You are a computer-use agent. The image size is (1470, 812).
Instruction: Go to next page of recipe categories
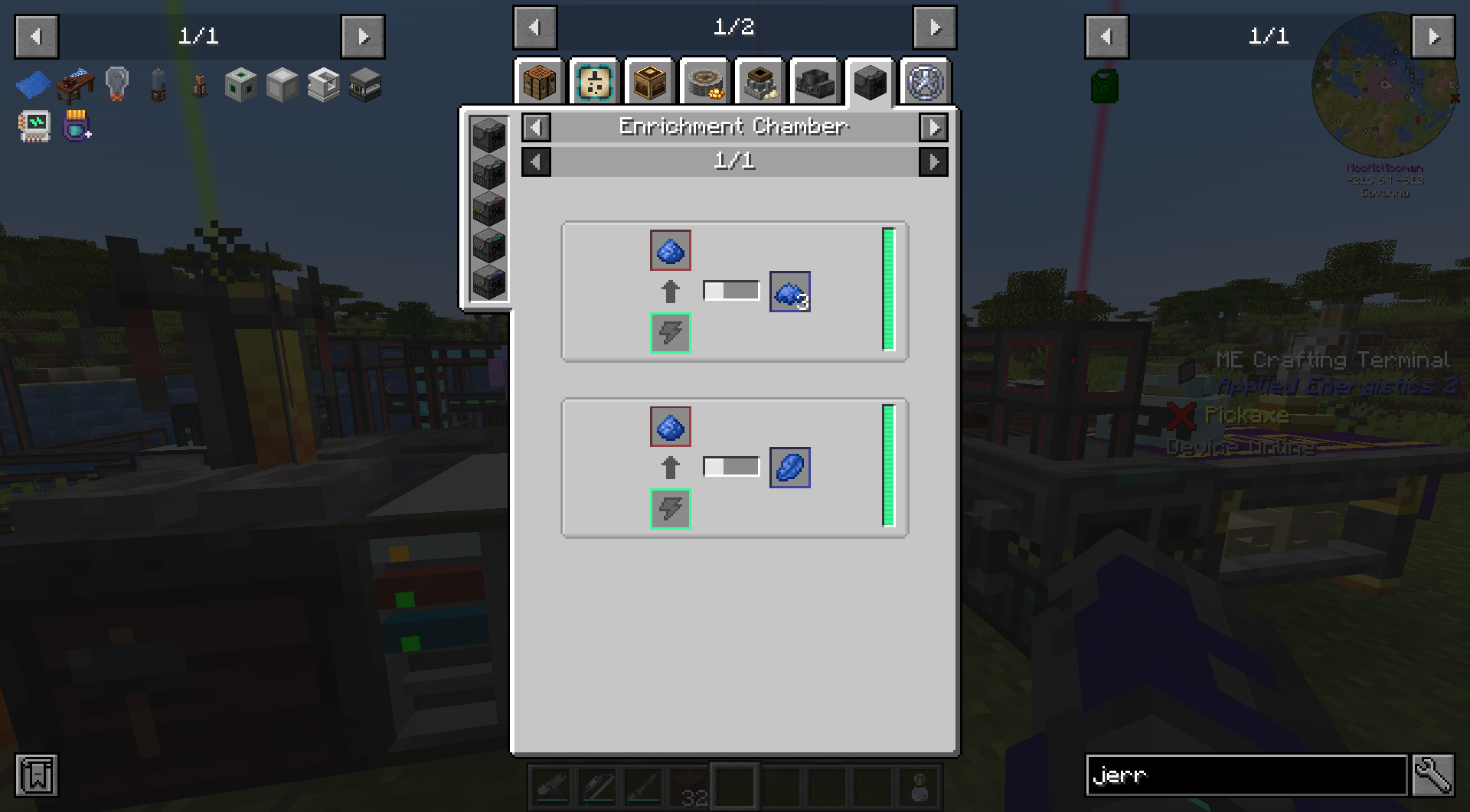pyautogui.click(x=933, y=28)
